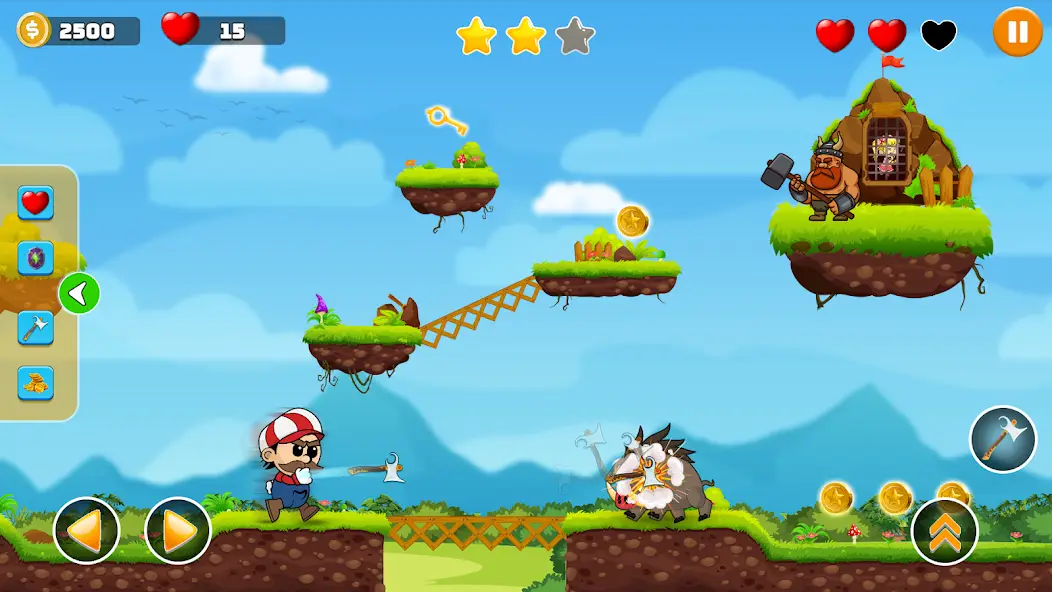1052x592 pixels.
Task: Throw an axe with the attack button
Action: pos(1002,439)
